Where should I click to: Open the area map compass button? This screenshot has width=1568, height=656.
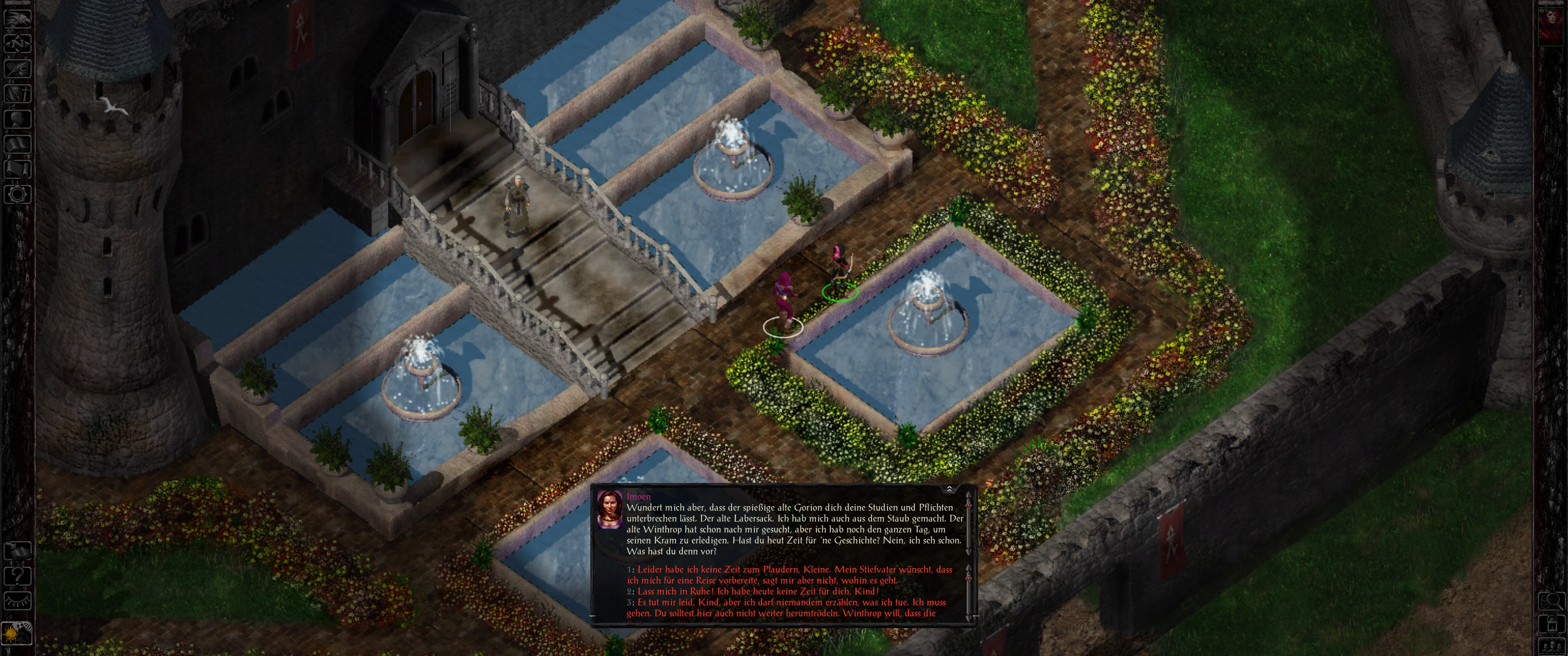pyautogui.click(x=17, y=43)
